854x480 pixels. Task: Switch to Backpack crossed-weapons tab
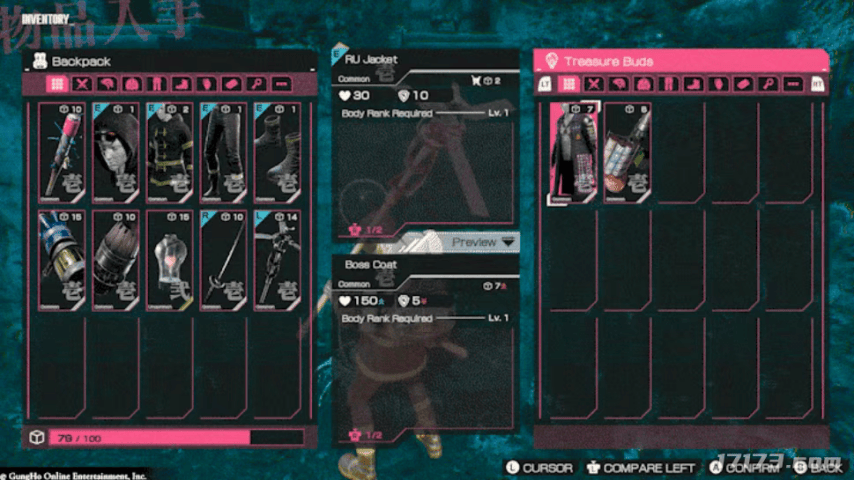(83, 85)
